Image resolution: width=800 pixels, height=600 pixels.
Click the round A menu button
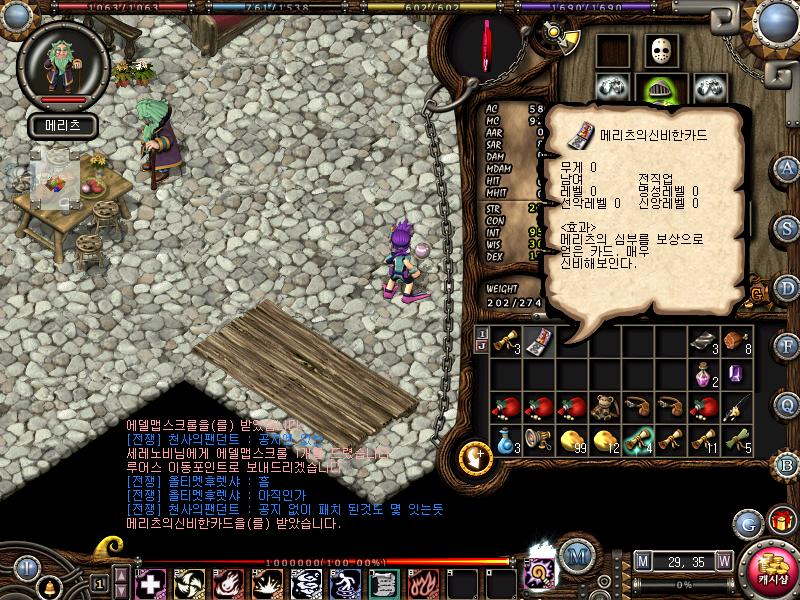[788, 168]
